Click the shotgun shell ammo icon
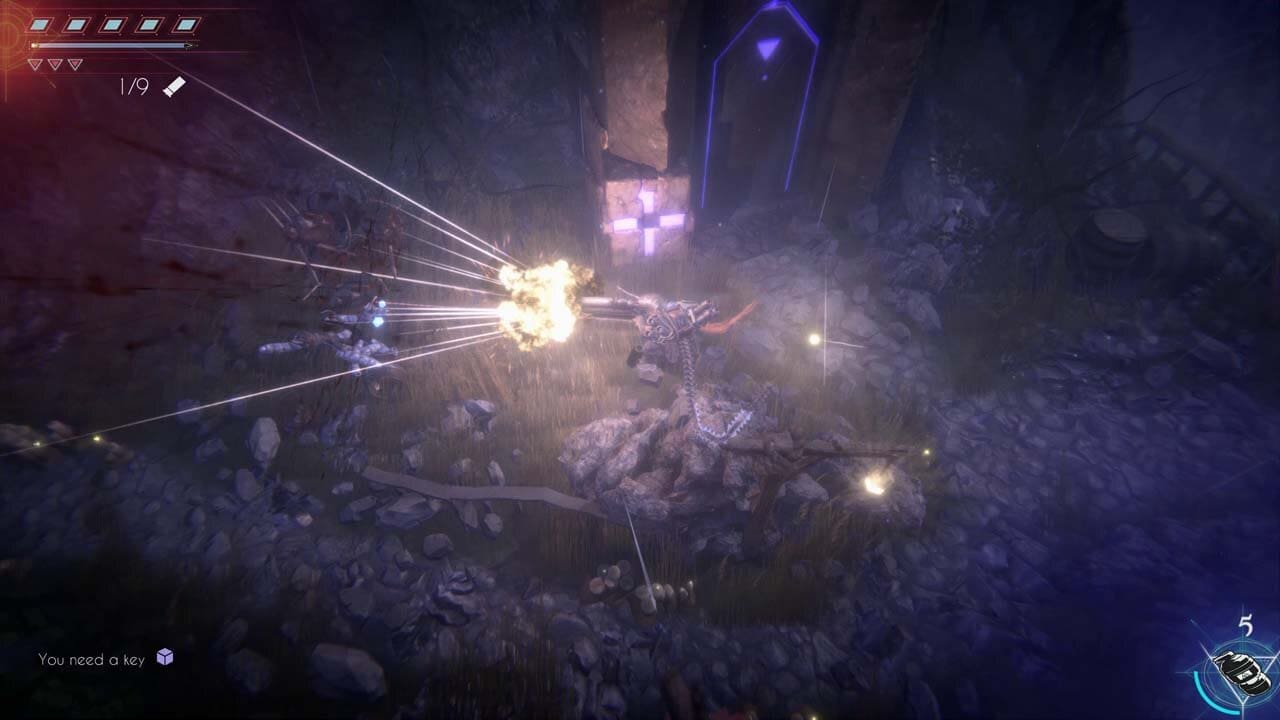Screen dimensions: 1280x720 pyautogui.click(x=174, y=87)
